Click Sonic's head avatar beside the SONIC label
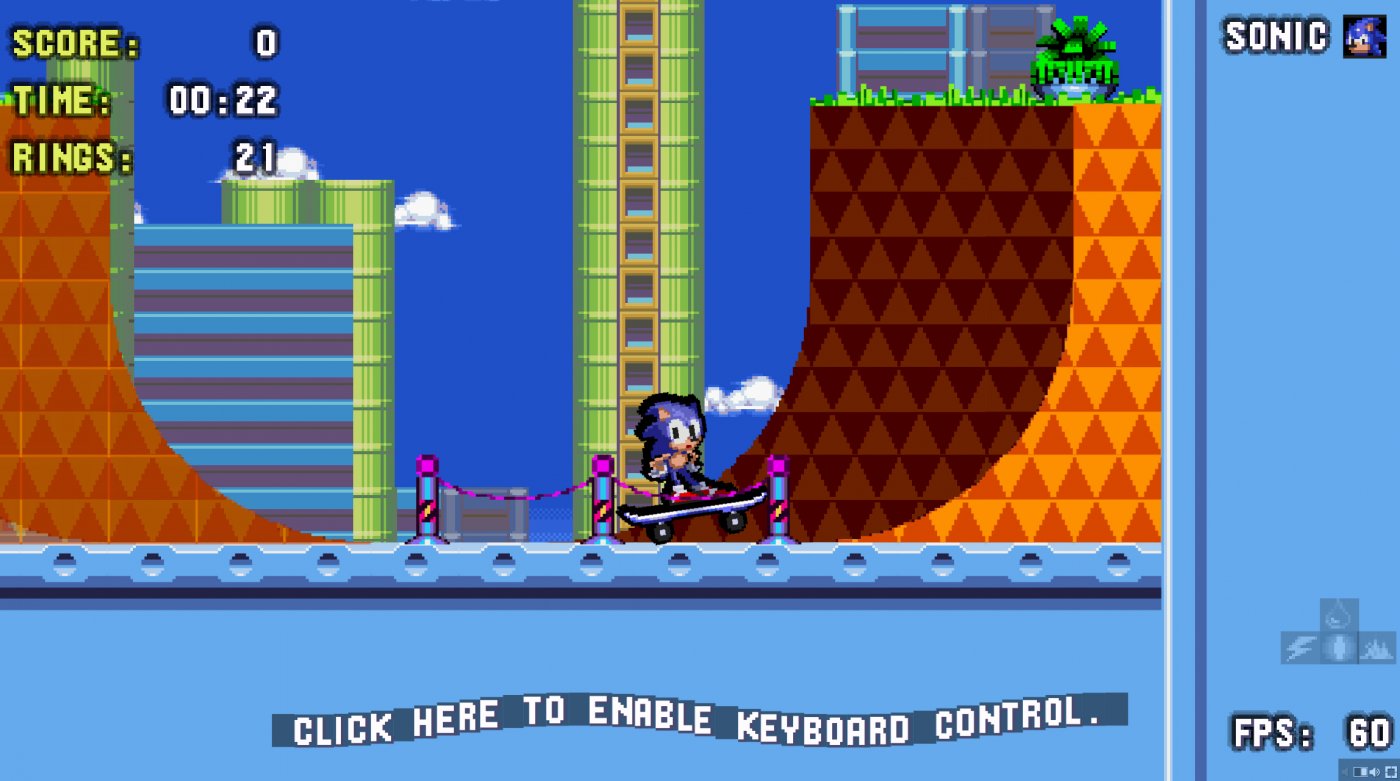Screen dimensions: 1400x781 [1366, 37]
